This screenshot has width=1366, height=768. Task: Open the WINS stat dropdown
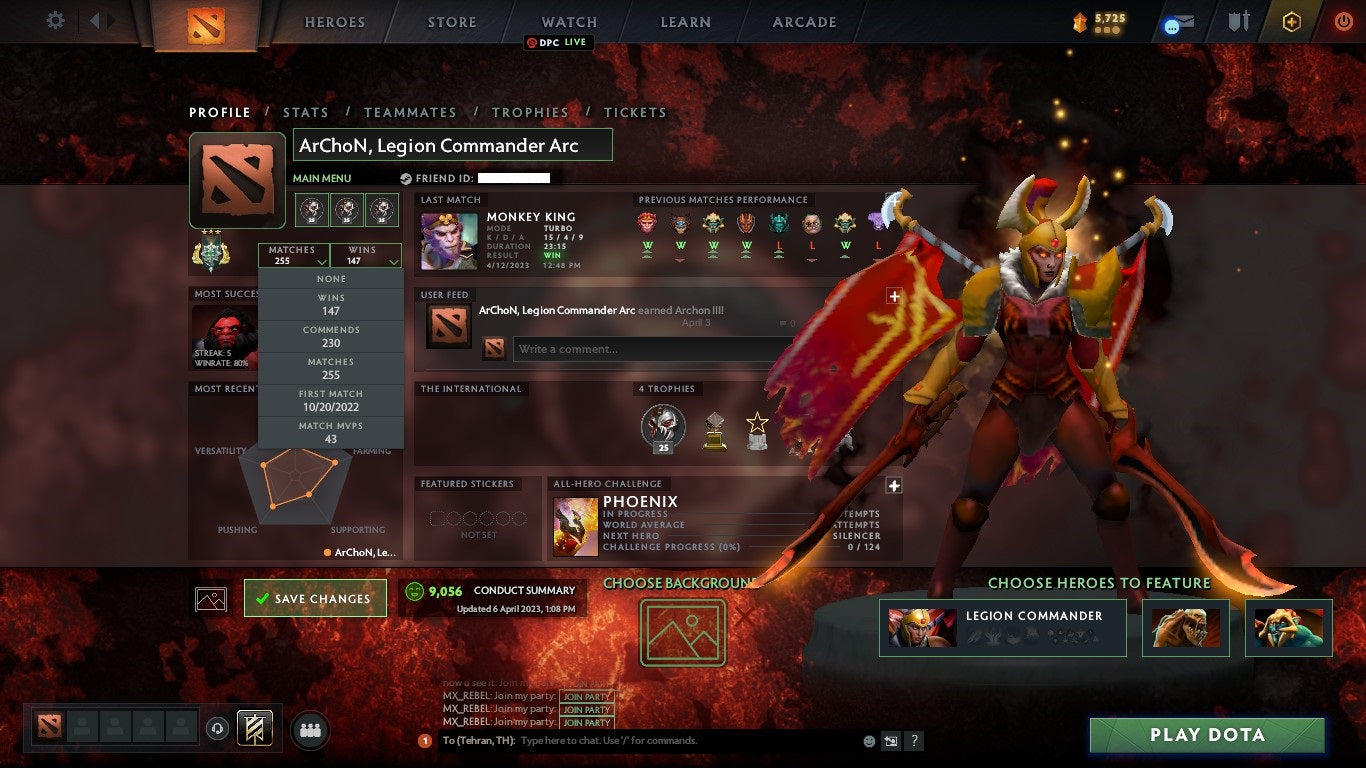tap(364, 254)
